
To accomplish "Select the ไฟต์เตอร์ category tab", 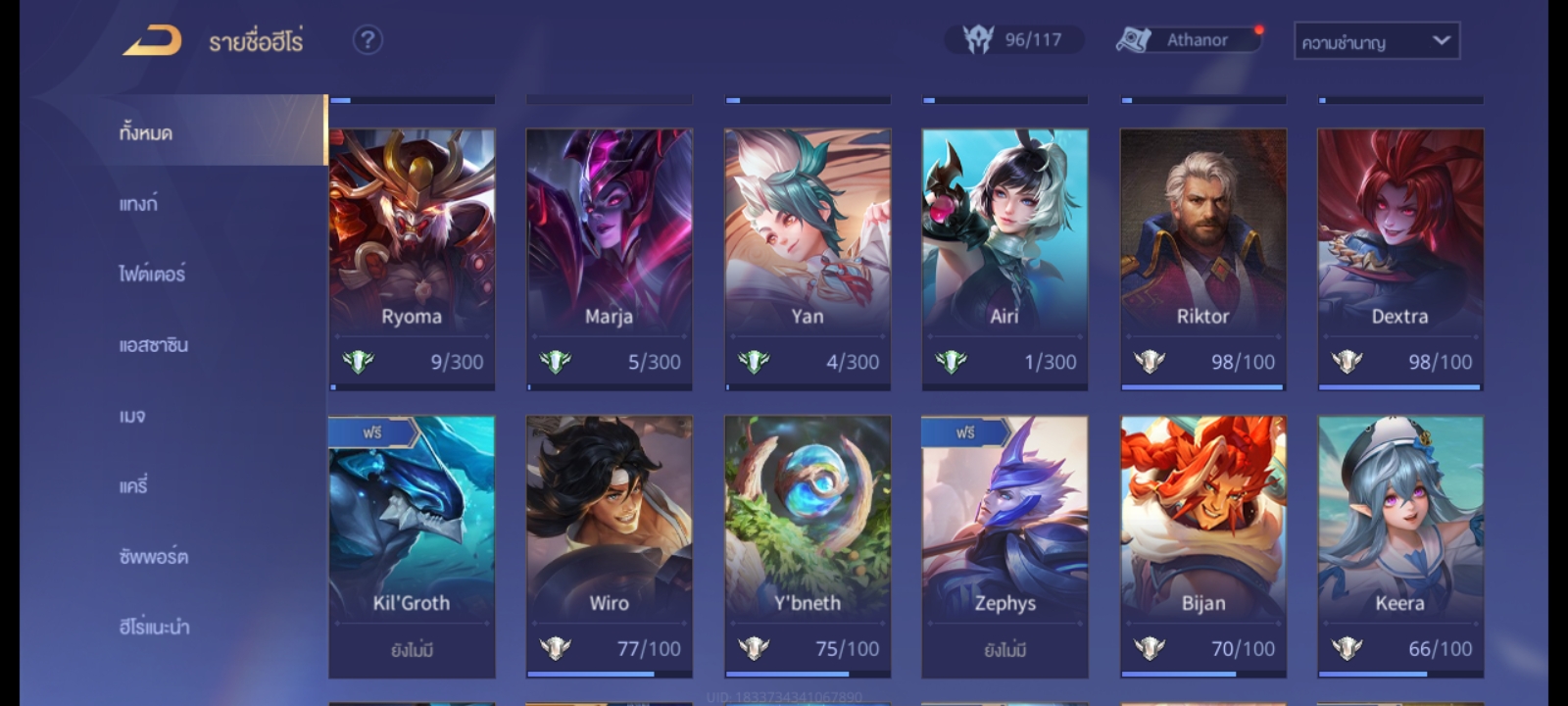I will 152,275.
